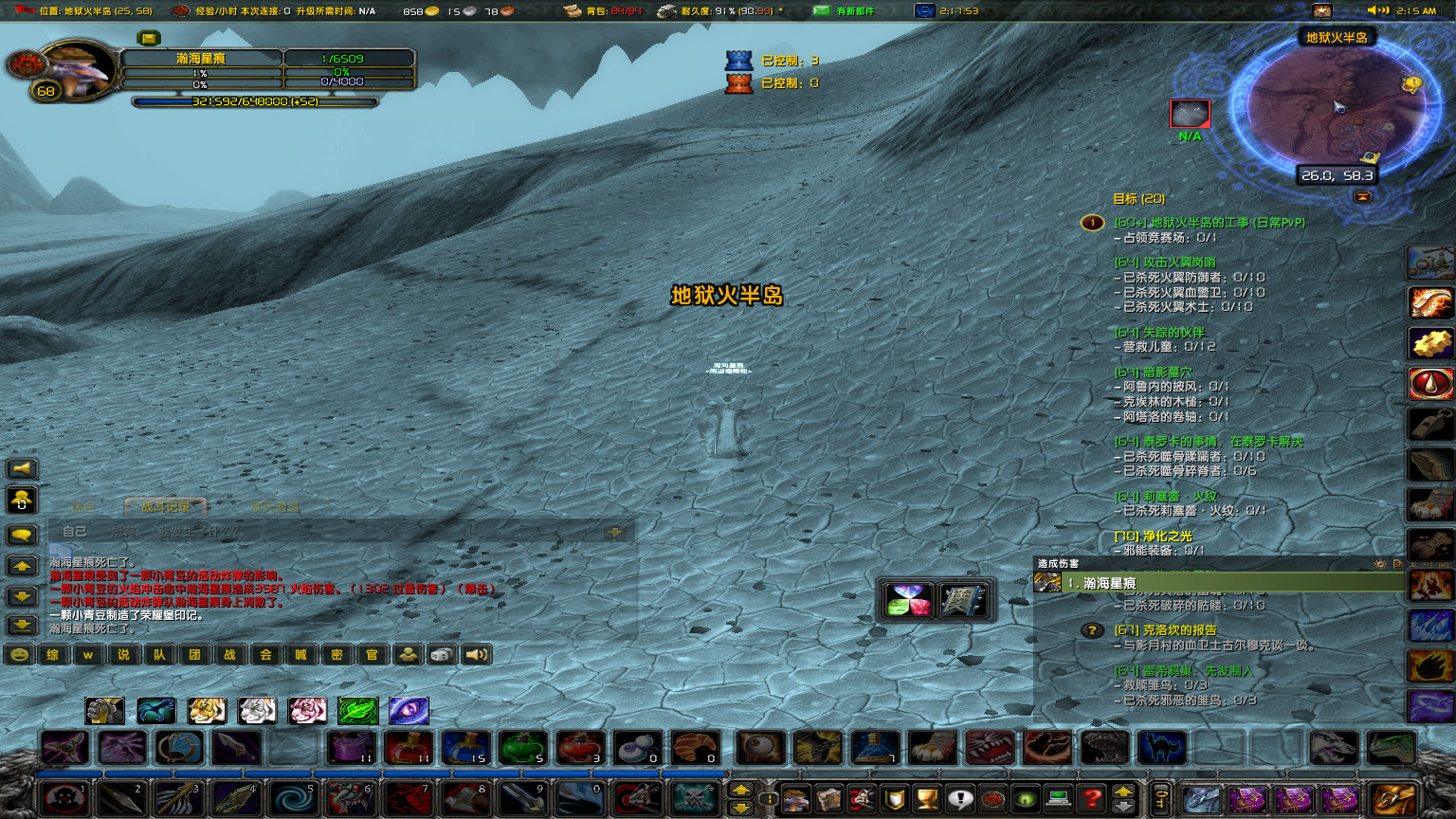
Task: Open the backpack via the 背包 icon
Action: coord(571,11)
